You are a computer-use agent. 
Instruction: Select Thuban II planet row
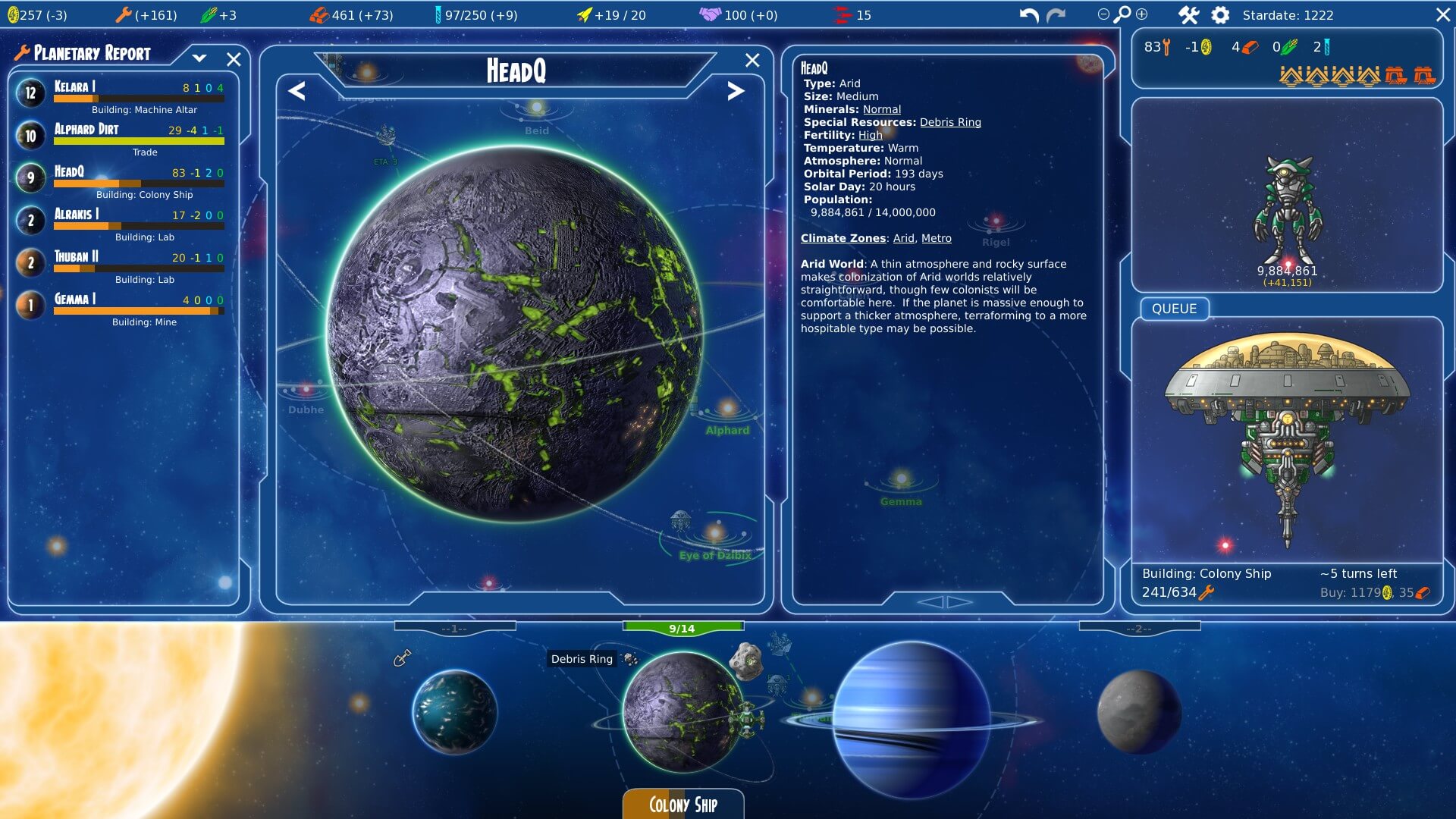[121, 264]
